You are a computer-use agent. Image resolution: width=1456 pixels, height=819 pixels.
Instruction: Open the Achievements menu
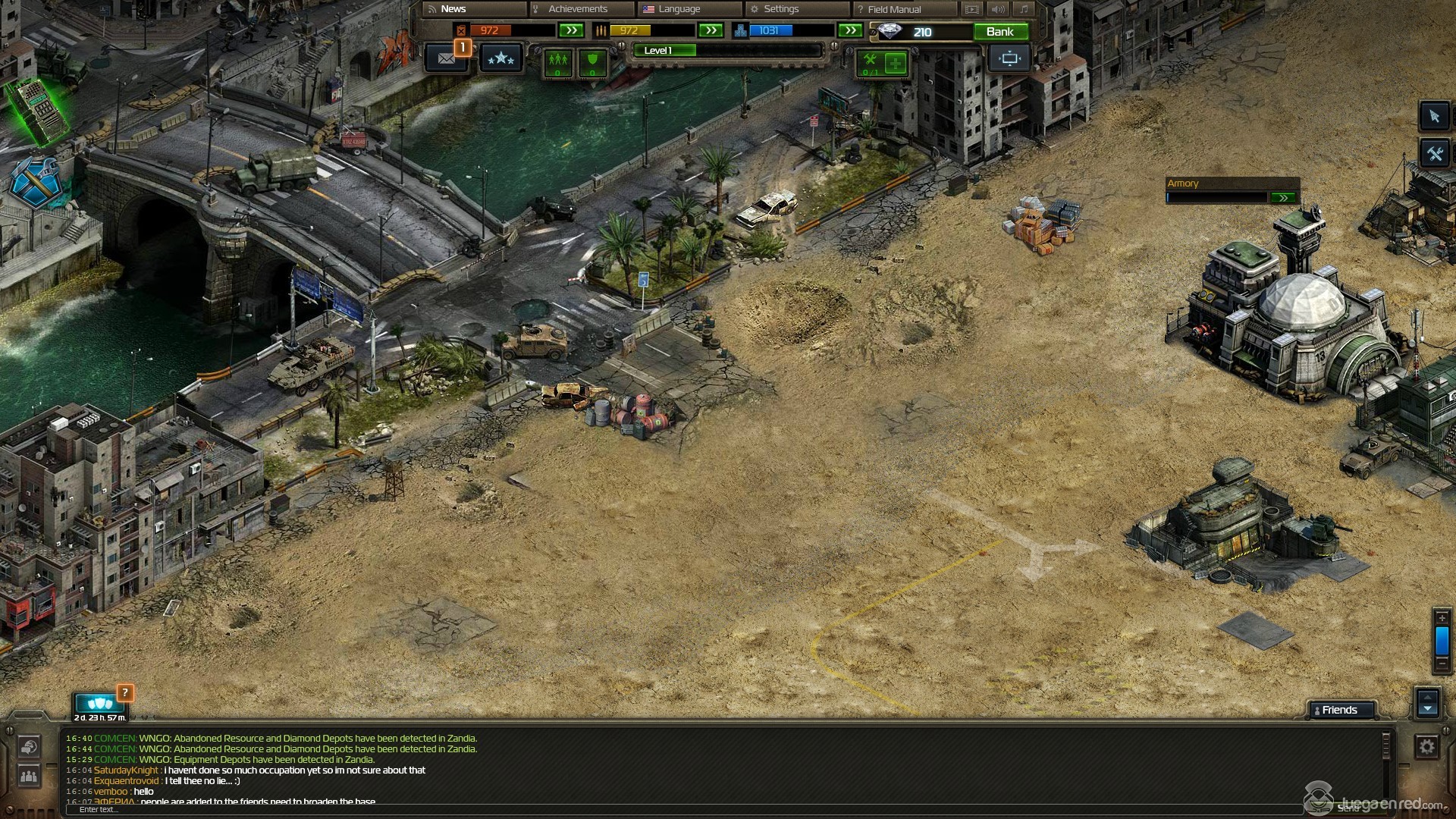point(578,9)
